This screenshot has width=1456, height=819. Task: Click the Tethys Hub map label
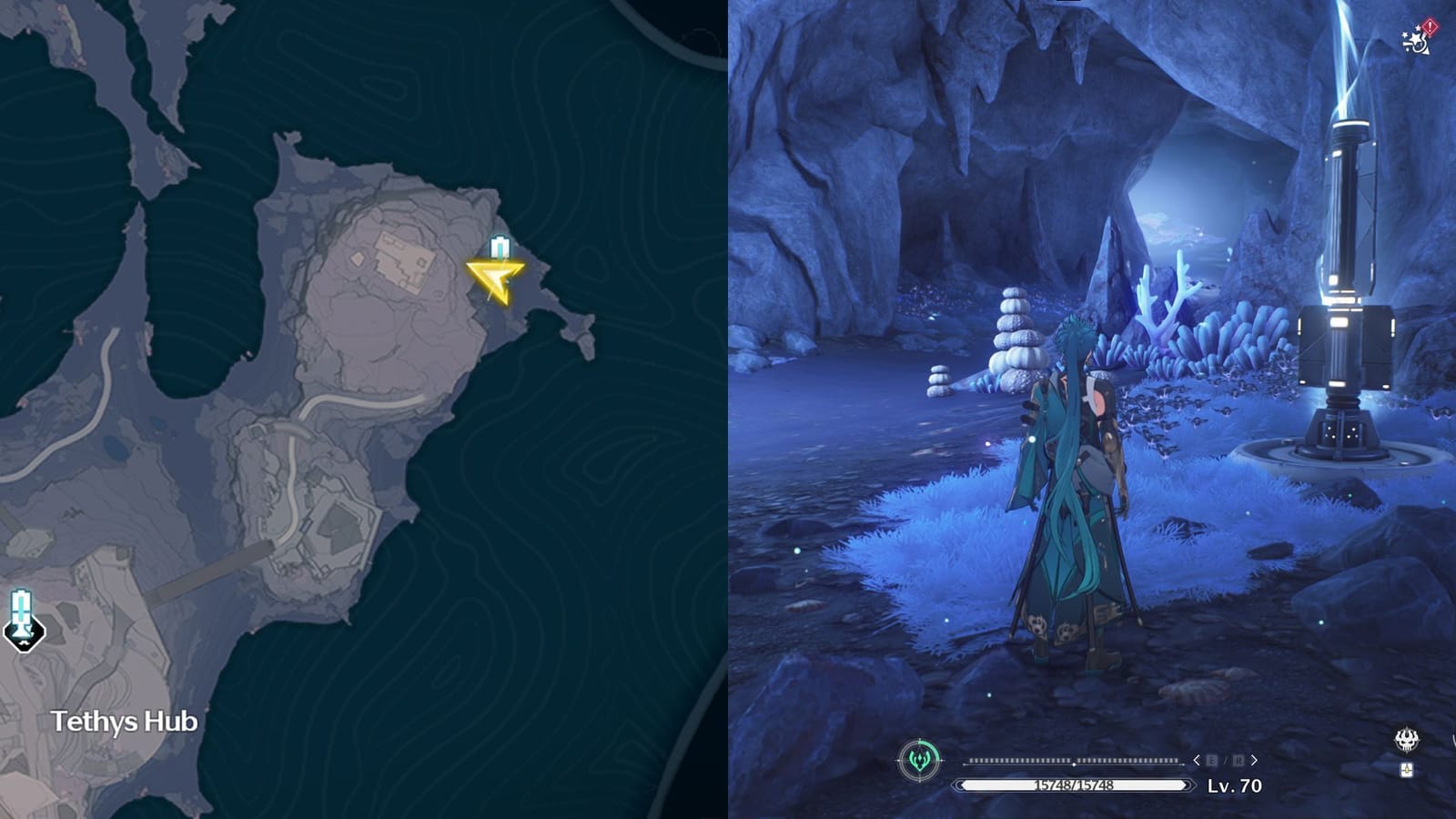click(x=125, y=721)
